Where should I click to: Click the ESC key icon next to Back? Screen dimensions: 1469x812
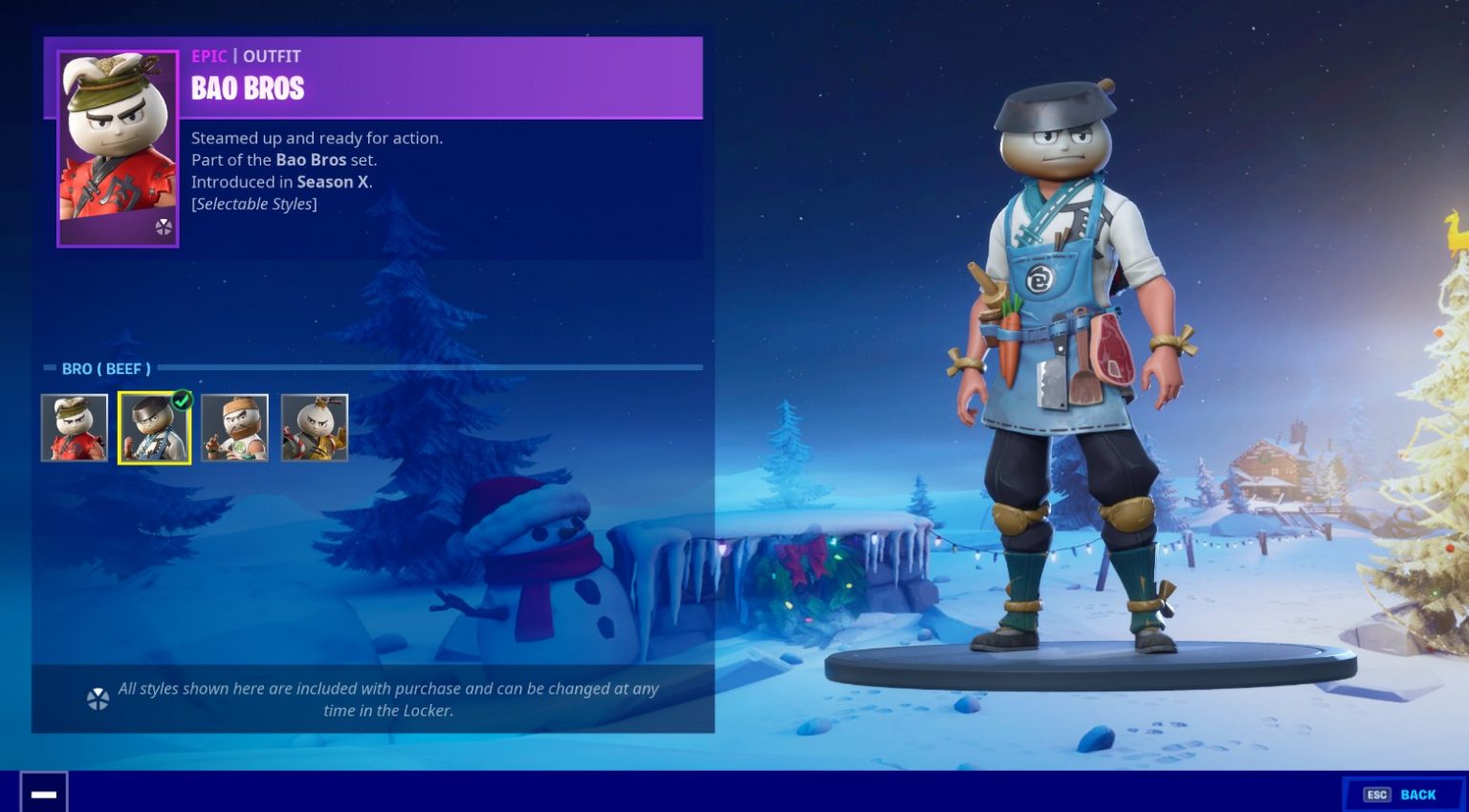coord(1377,794)
